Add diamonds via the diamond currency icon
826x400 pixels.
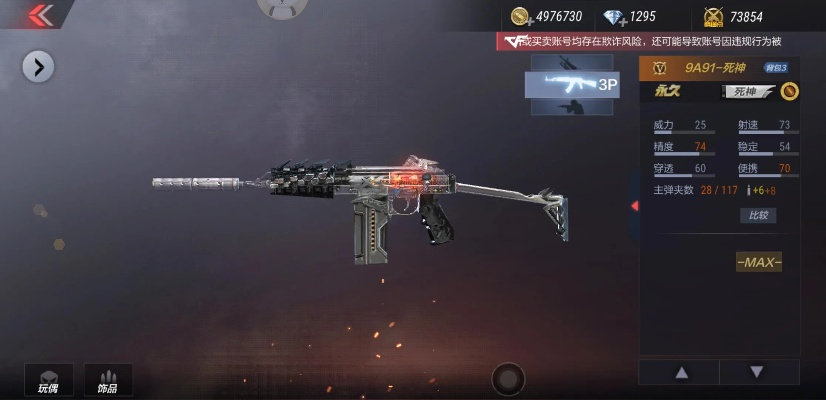point(613,16)
